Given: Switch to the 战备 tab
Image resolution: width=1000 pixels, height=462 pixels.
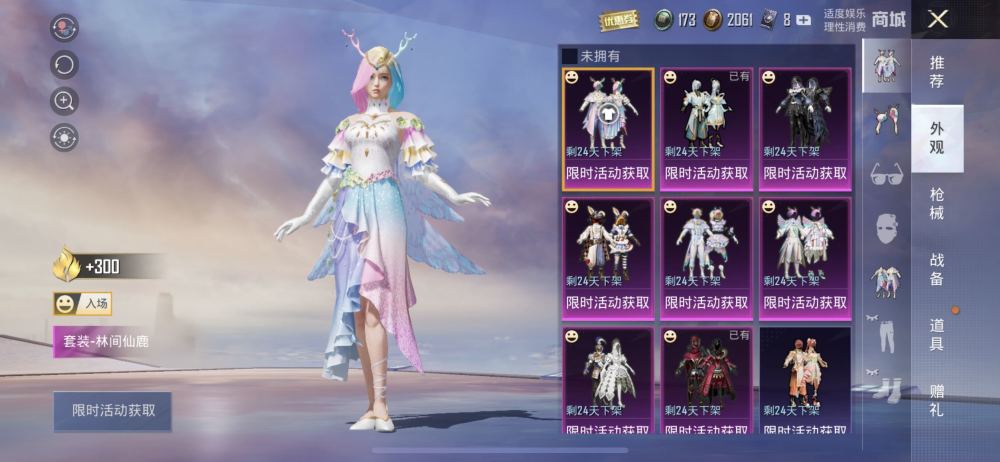Looking at the screenshot, I should point(937,269).
